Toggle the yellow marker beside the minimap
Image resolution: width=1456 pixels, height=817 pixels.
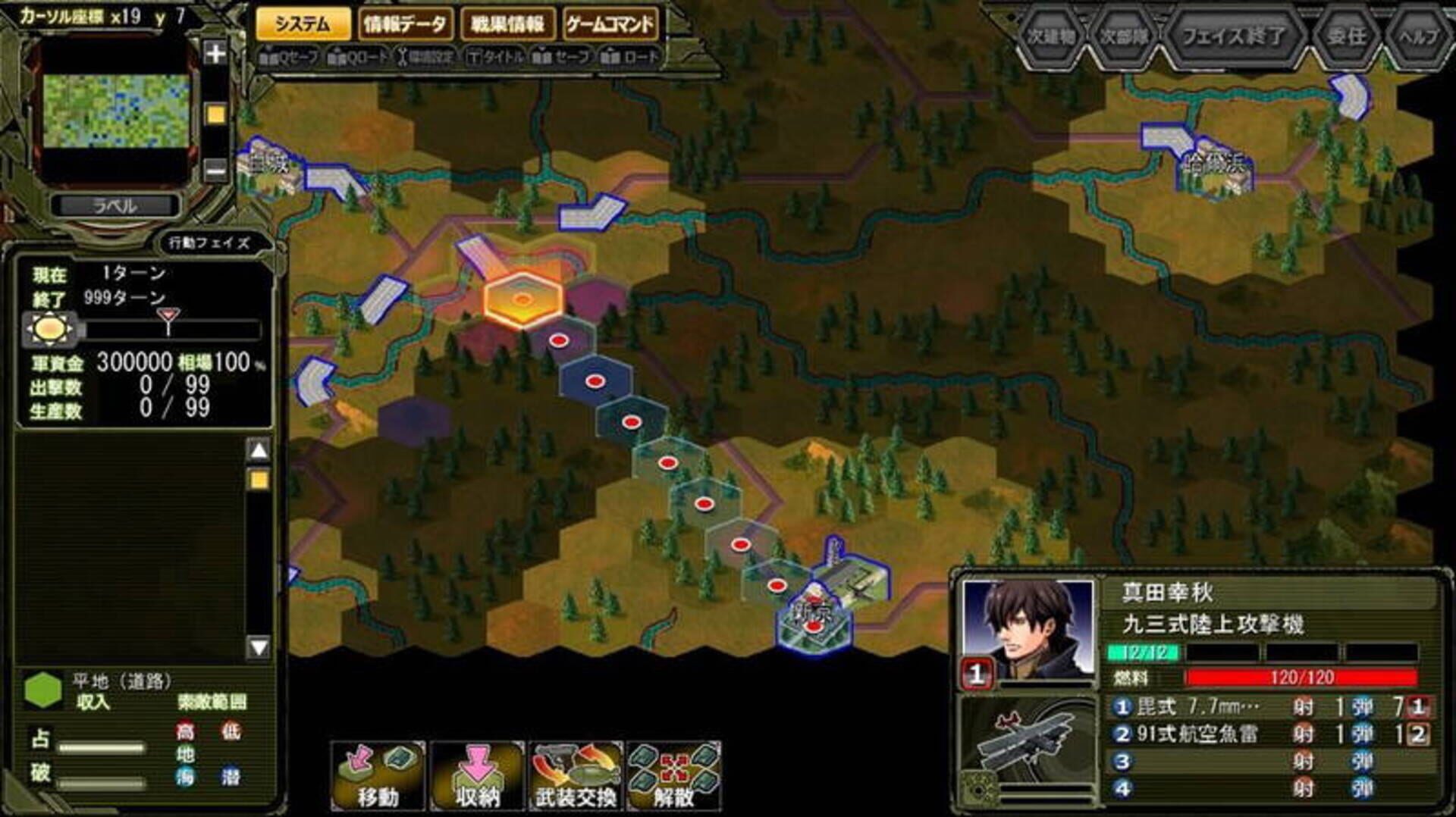point(214,111)
